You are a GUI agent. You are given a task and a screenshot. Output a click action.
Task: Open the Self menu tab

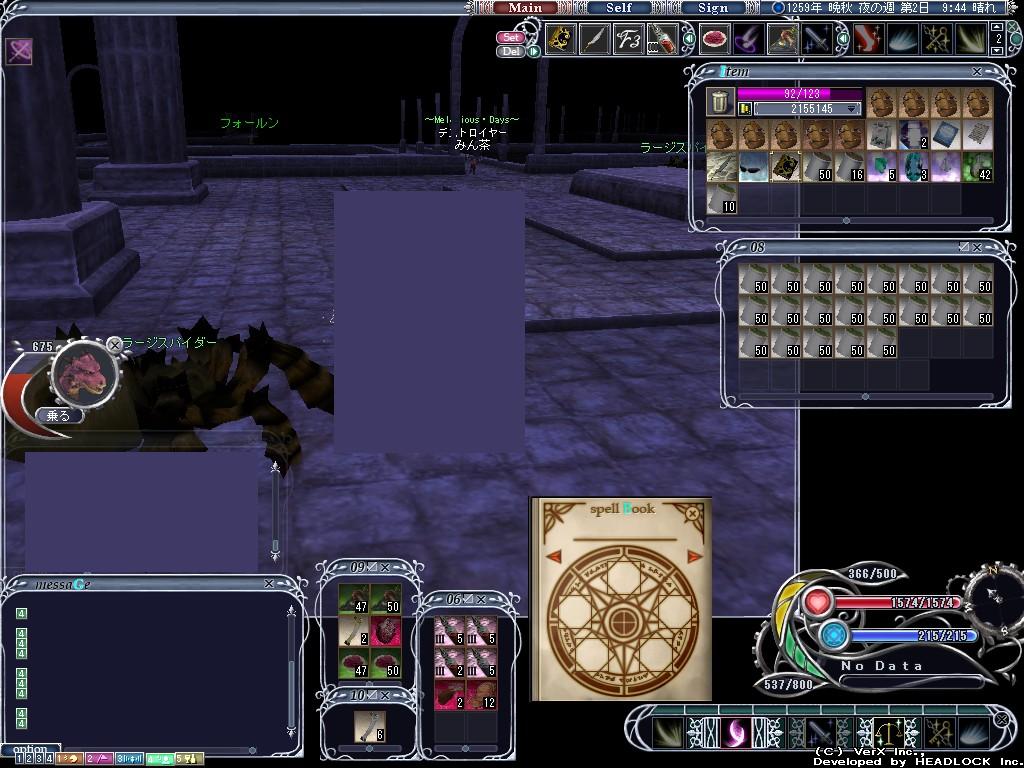tap(619, 7)
